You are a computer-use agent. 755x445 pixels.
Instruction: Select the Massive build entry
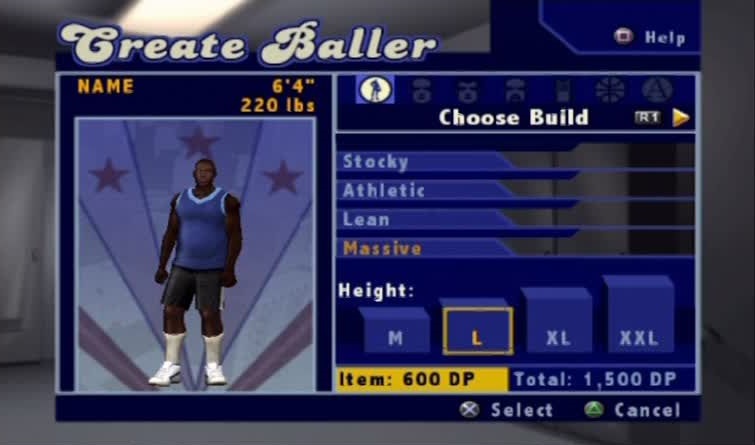(x=382, y=249)
